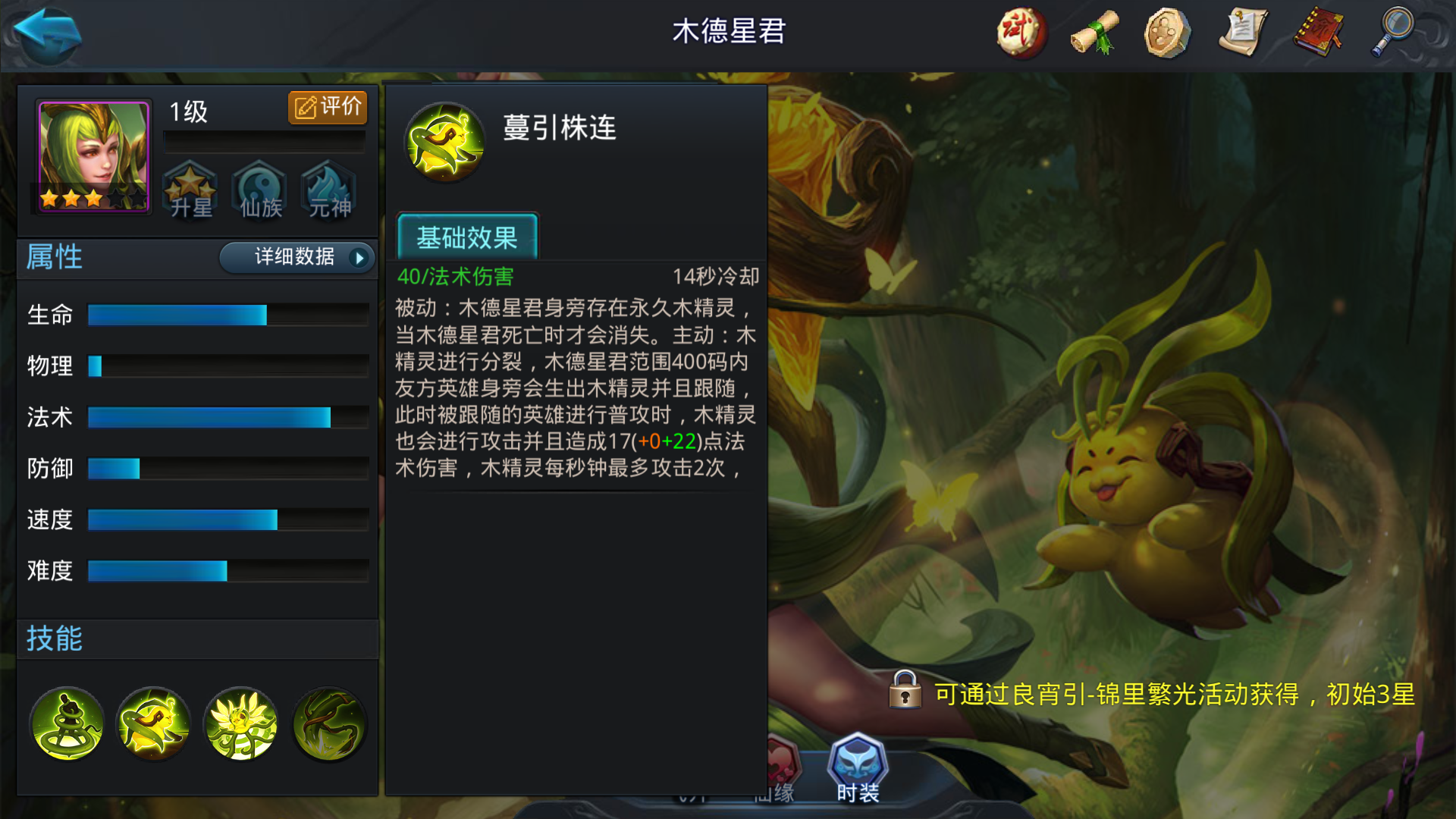Viewport: 1456px width, 819px height.
Task: Click the quill-and-scroll notes icon
Action: (1244, 33)
